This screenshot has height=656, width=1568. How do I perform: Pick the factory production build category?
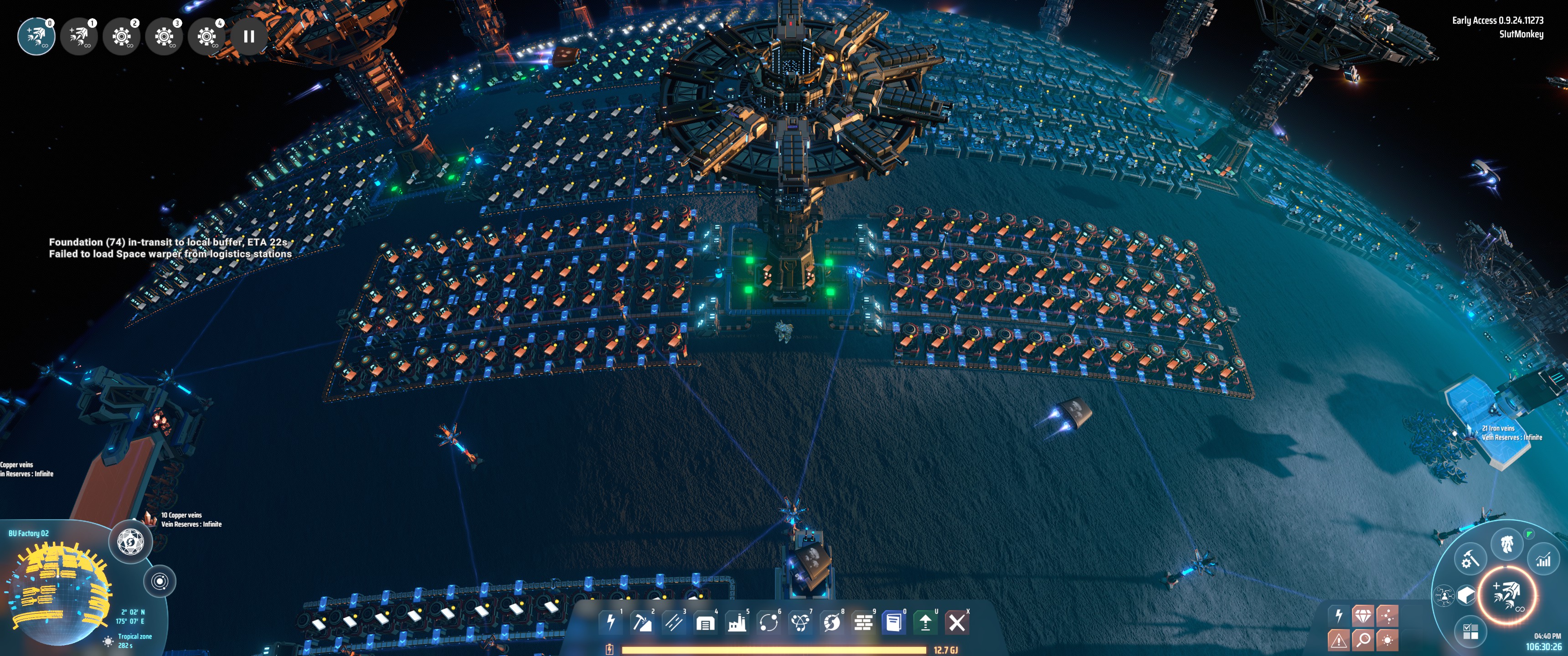pyautogui.click(x=737, y=623)
